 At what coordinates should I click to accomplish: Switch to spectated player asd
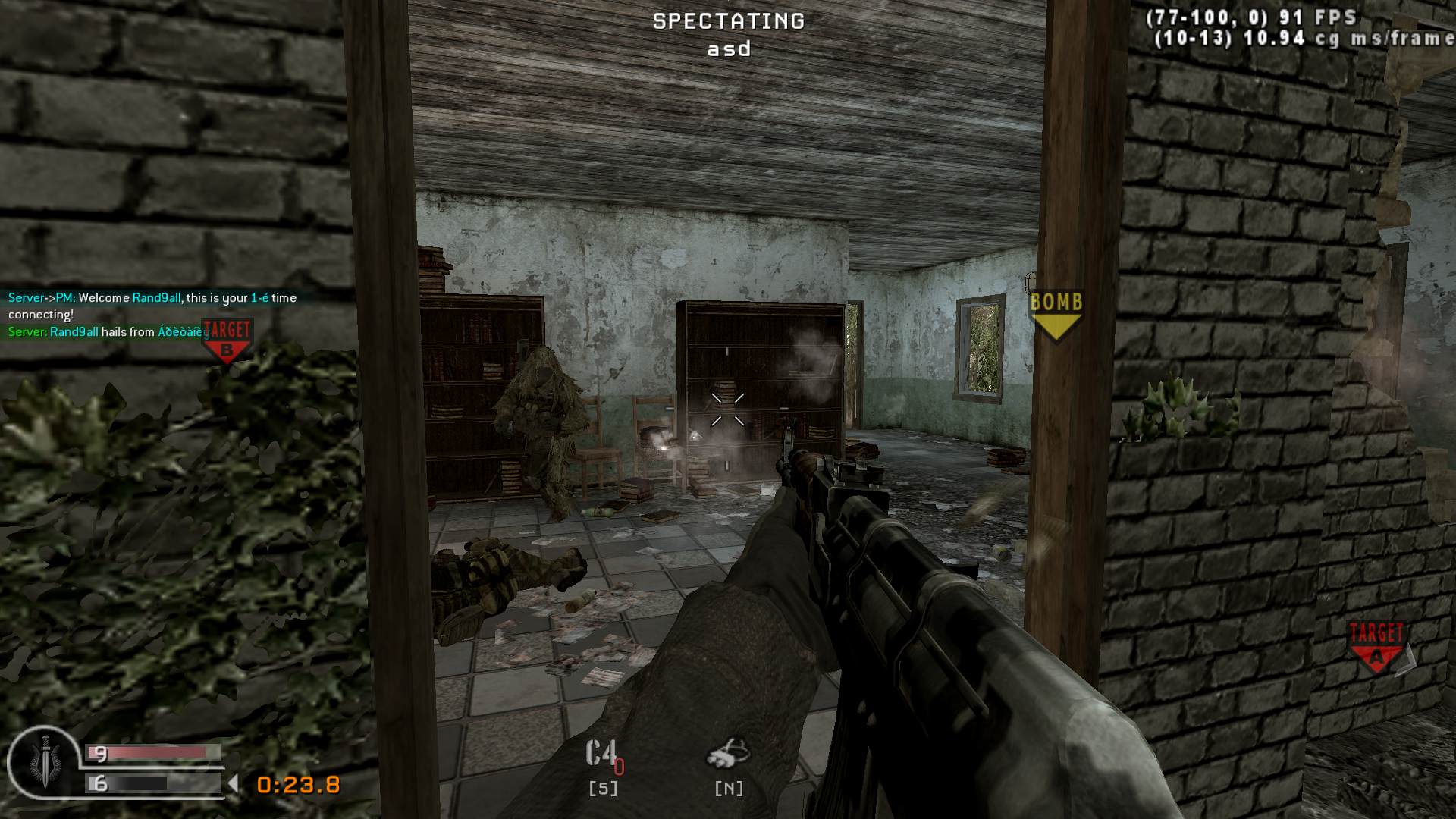pyautogui.click(x=726, y=49)
